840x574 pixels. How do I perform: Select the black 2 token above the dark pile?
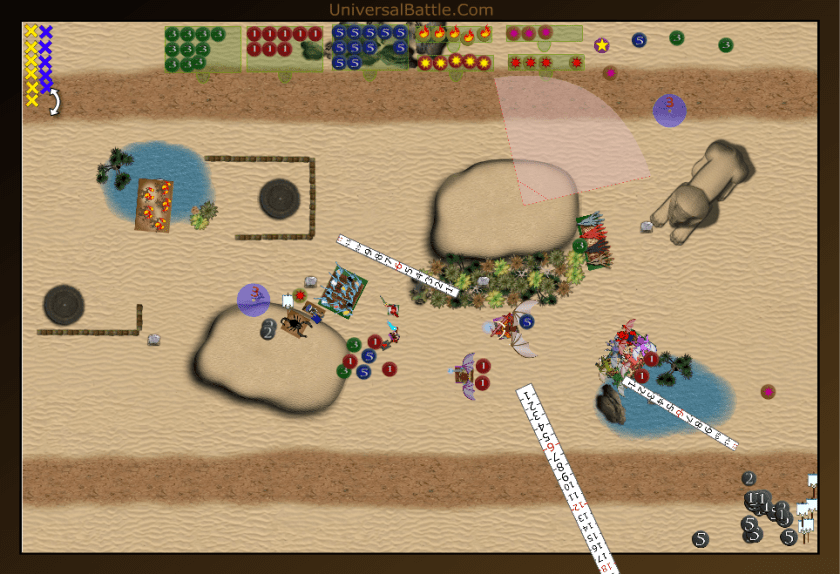[x=748, y=478]
